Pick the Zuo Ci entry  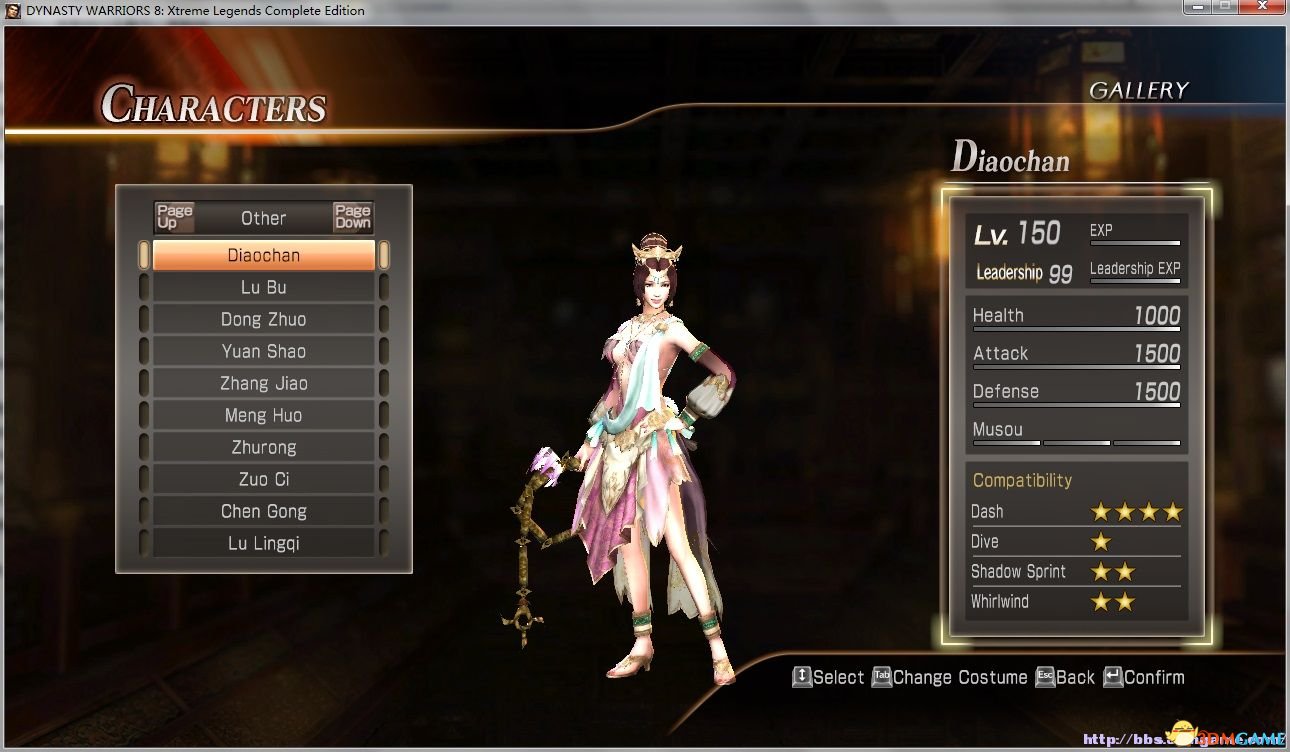pyautogui.click(x=264, y=479)
